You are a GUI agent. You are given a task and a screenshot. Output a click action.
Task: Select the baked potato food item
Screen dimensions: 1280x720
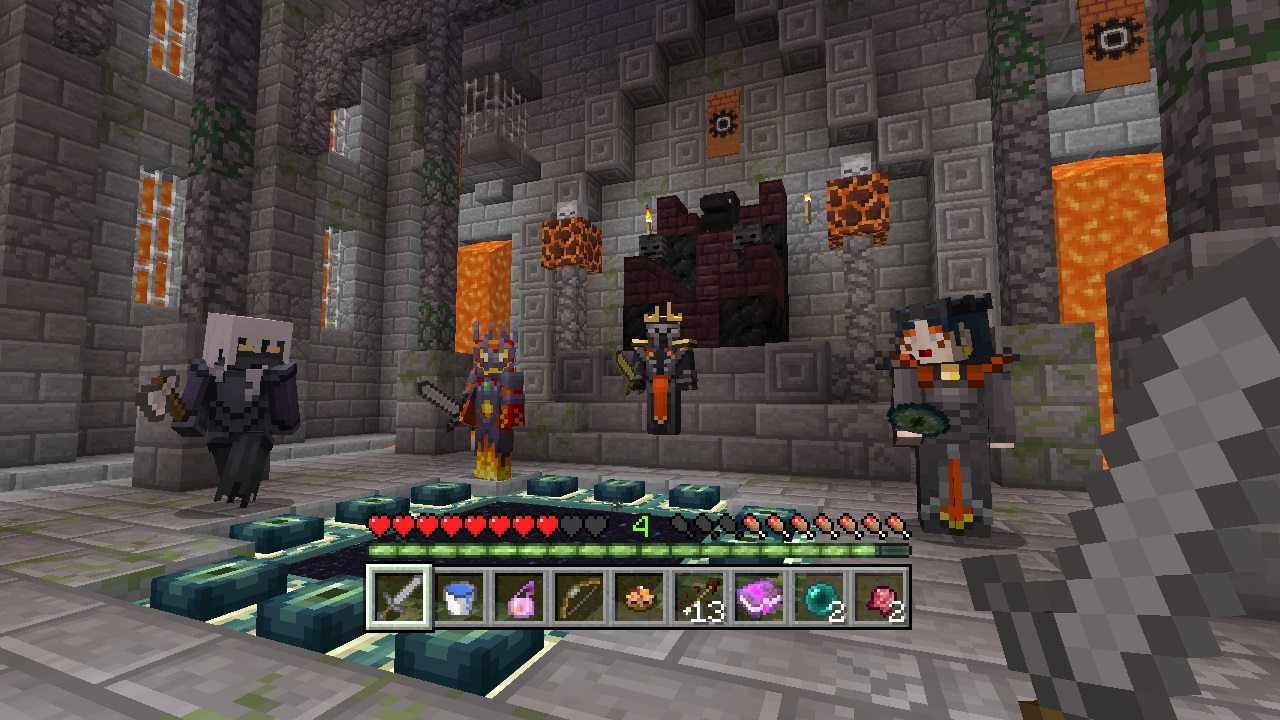639,598
